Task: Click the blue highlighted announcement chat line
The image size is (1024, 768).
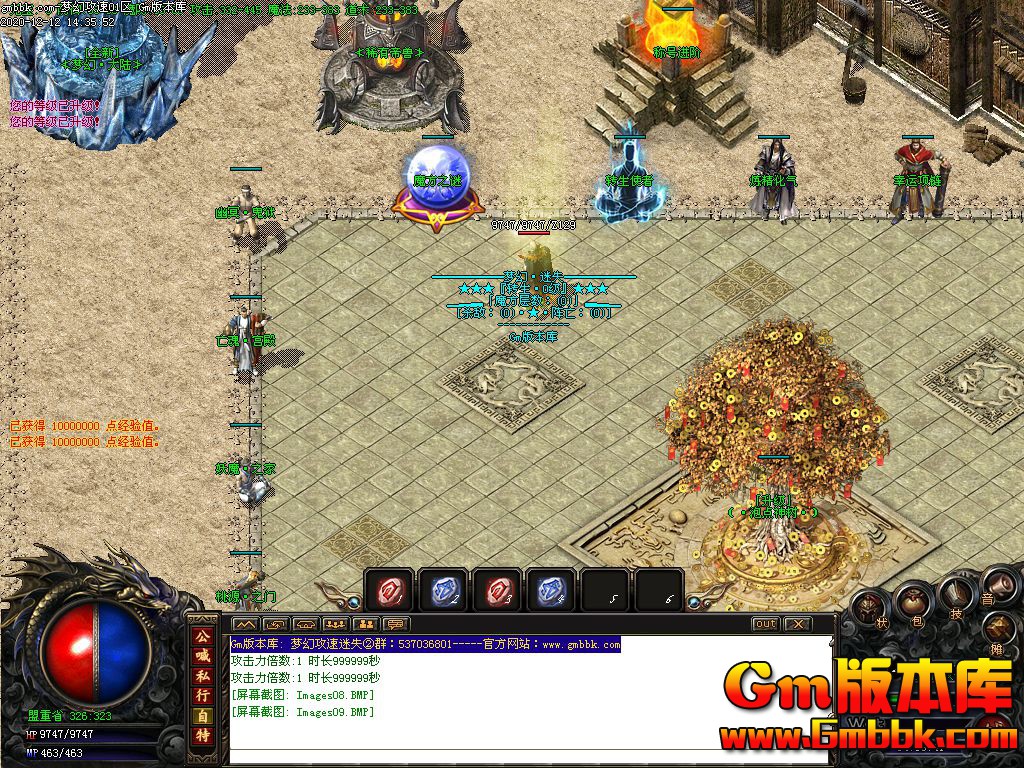Action: pyautogui.click(x=425, y=645)
